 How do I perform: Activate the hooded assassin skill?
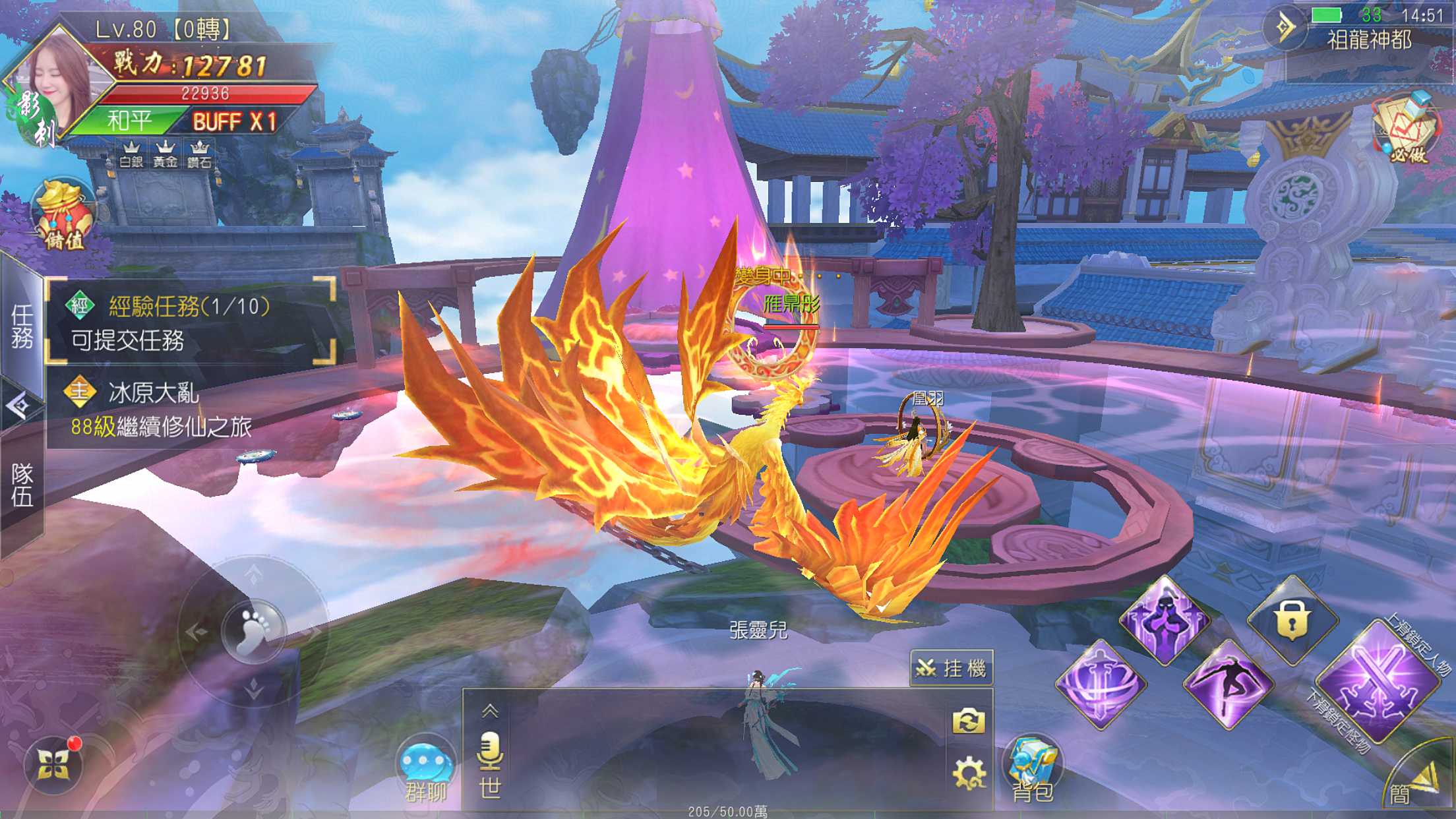click(x=1166, y=620)
